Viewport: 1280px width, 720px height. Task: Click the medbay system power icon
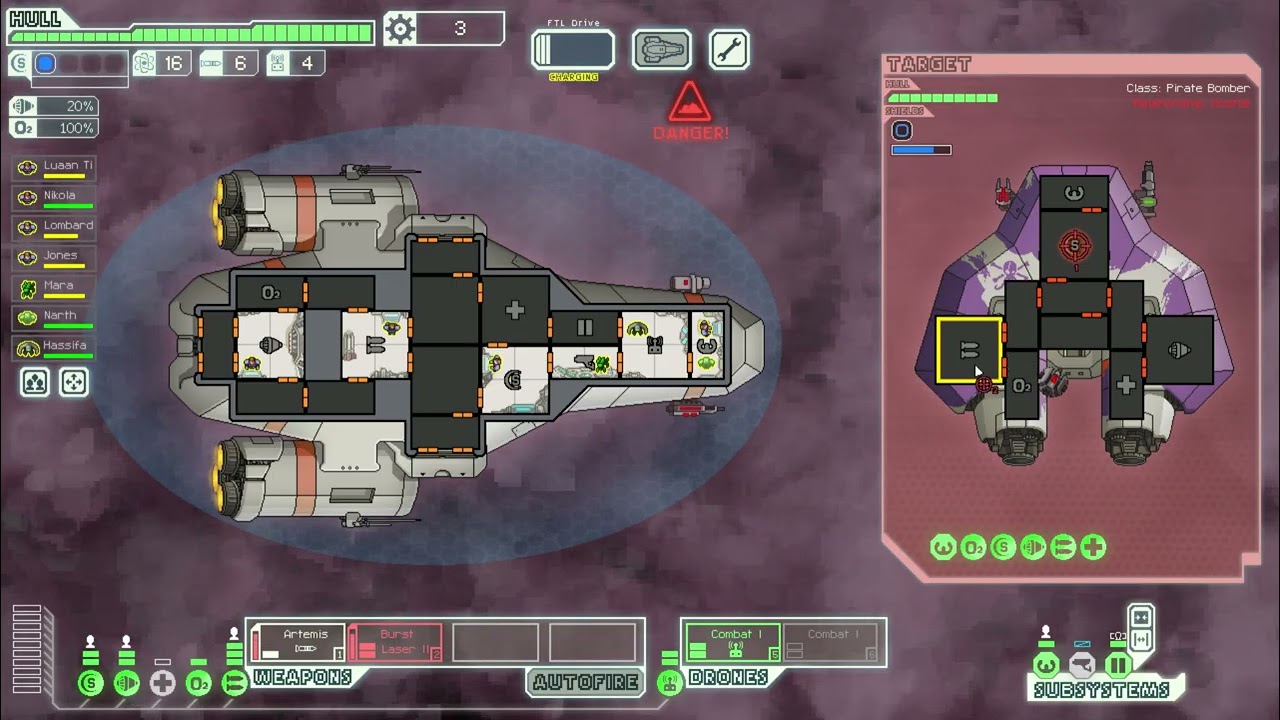pos(162,684)
